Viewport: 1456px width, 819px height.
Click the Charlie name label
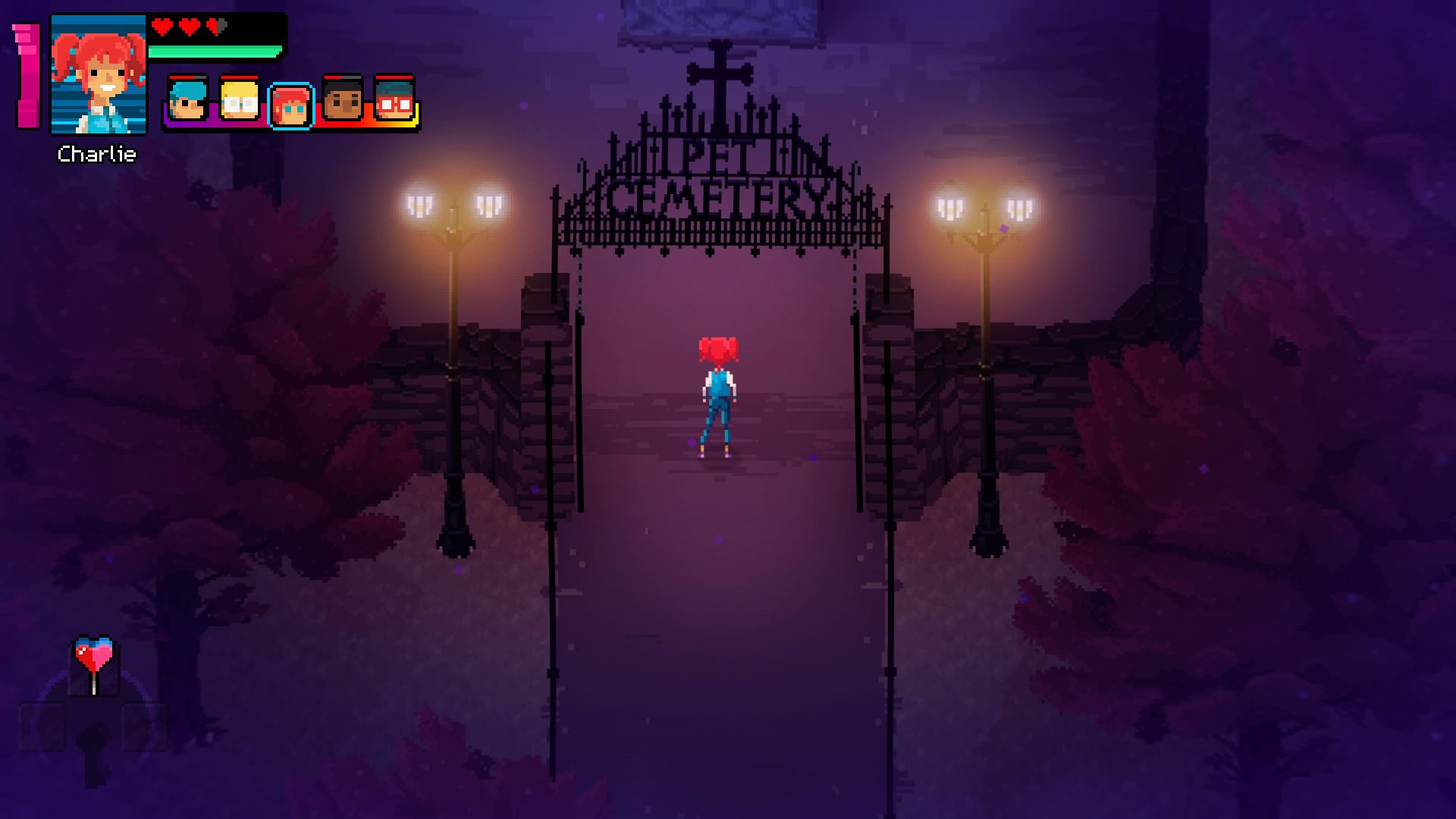click(97, 155)
